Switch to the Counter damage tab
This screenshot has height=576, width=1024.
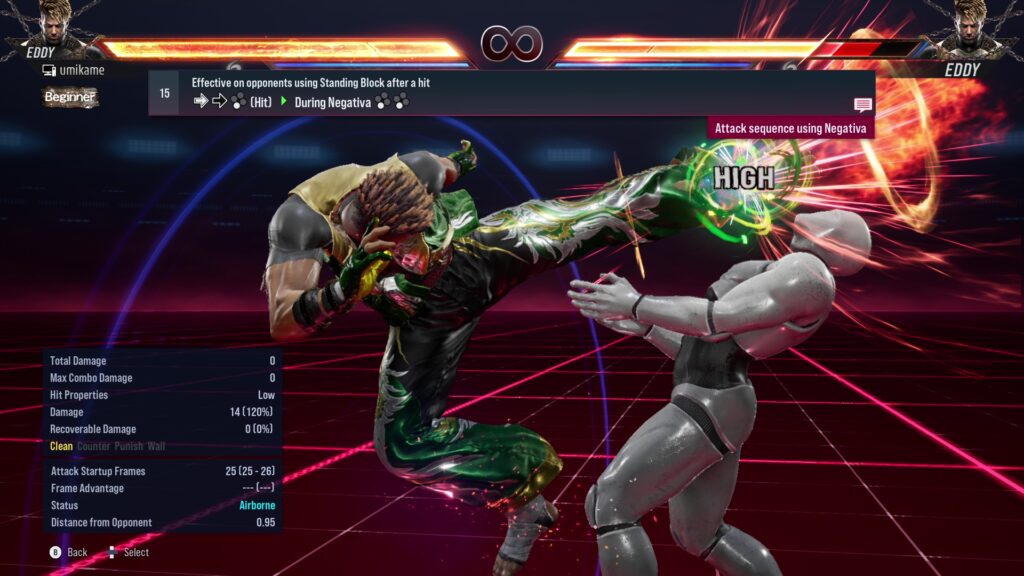point(94,446)
